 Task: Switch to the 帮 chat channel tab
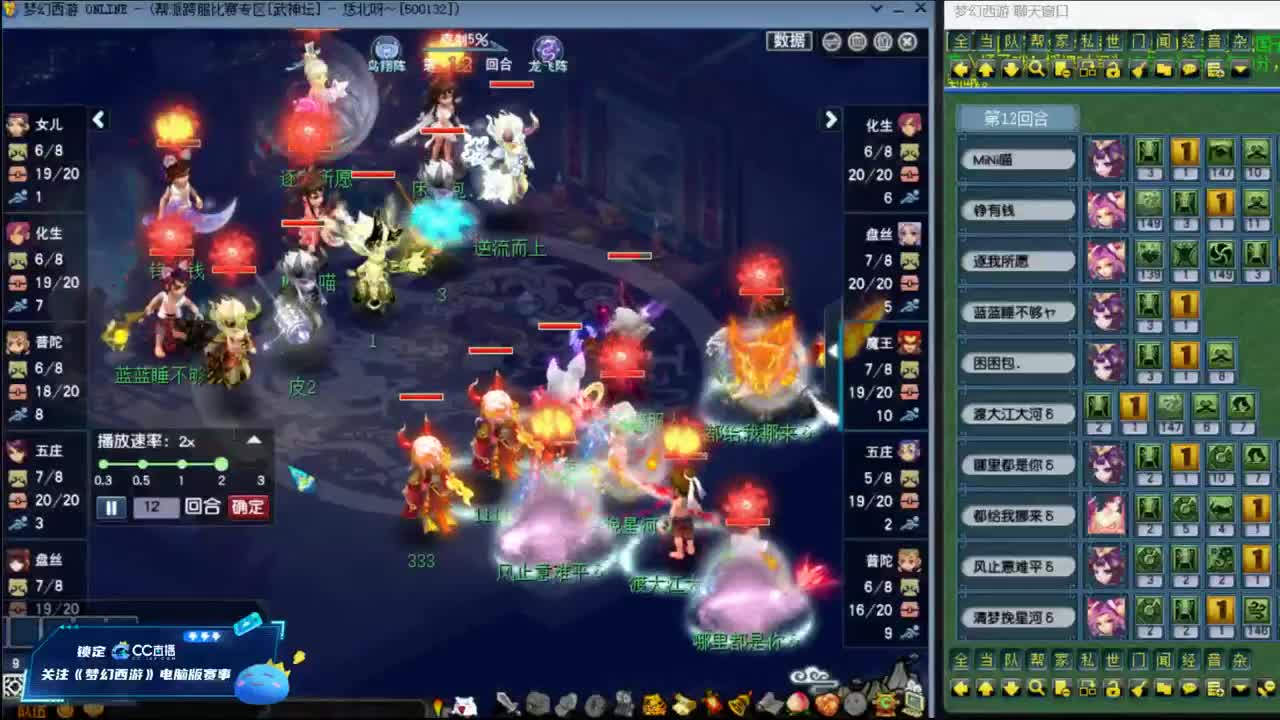[1036, 40]
